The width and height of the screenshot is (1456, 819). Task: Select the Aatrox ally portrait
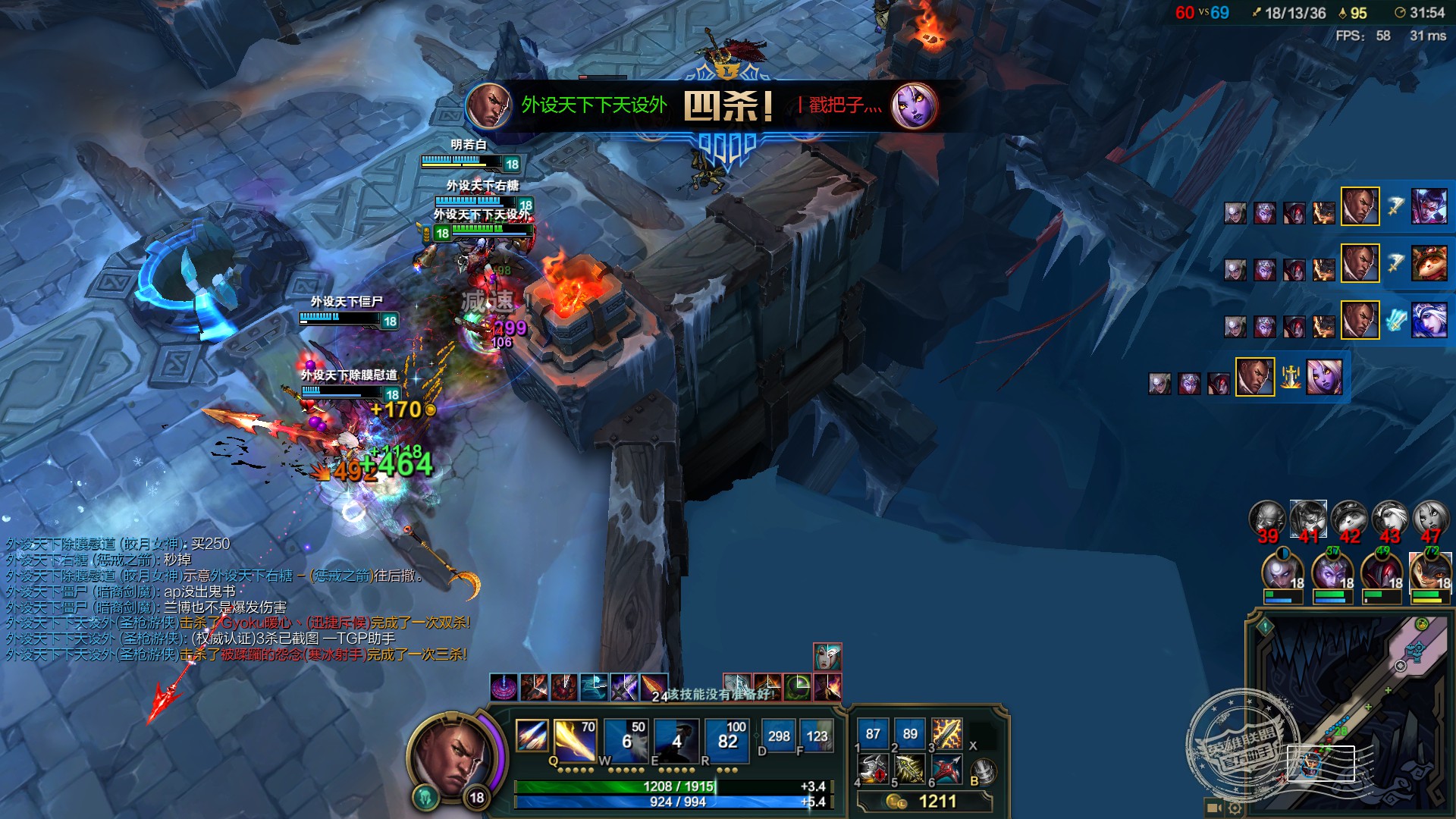pyautogui.click(x=1382, y=573)
